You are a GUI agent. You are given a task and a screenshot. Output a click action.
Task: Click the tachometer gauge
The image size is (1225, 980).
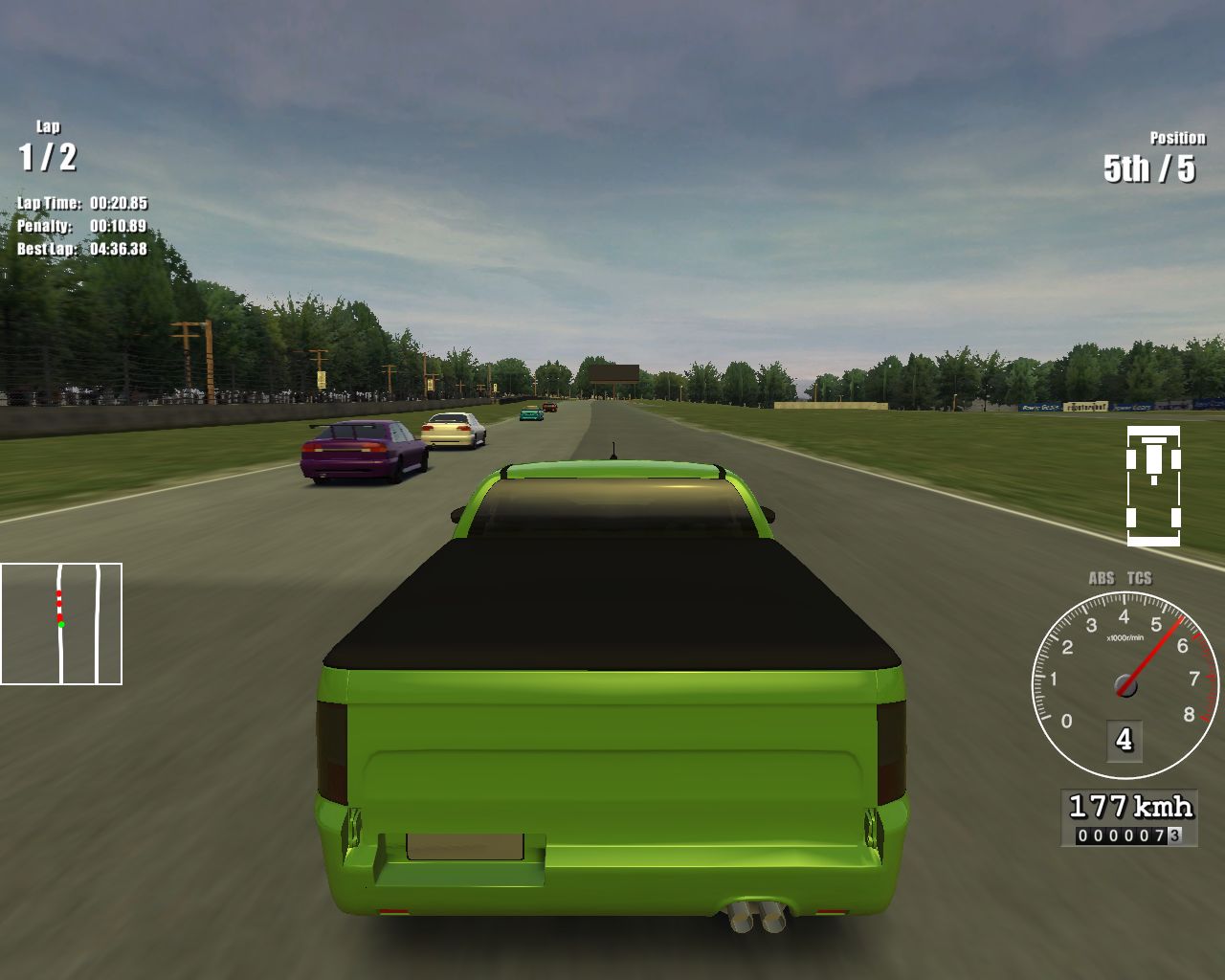pos(1125,684)
